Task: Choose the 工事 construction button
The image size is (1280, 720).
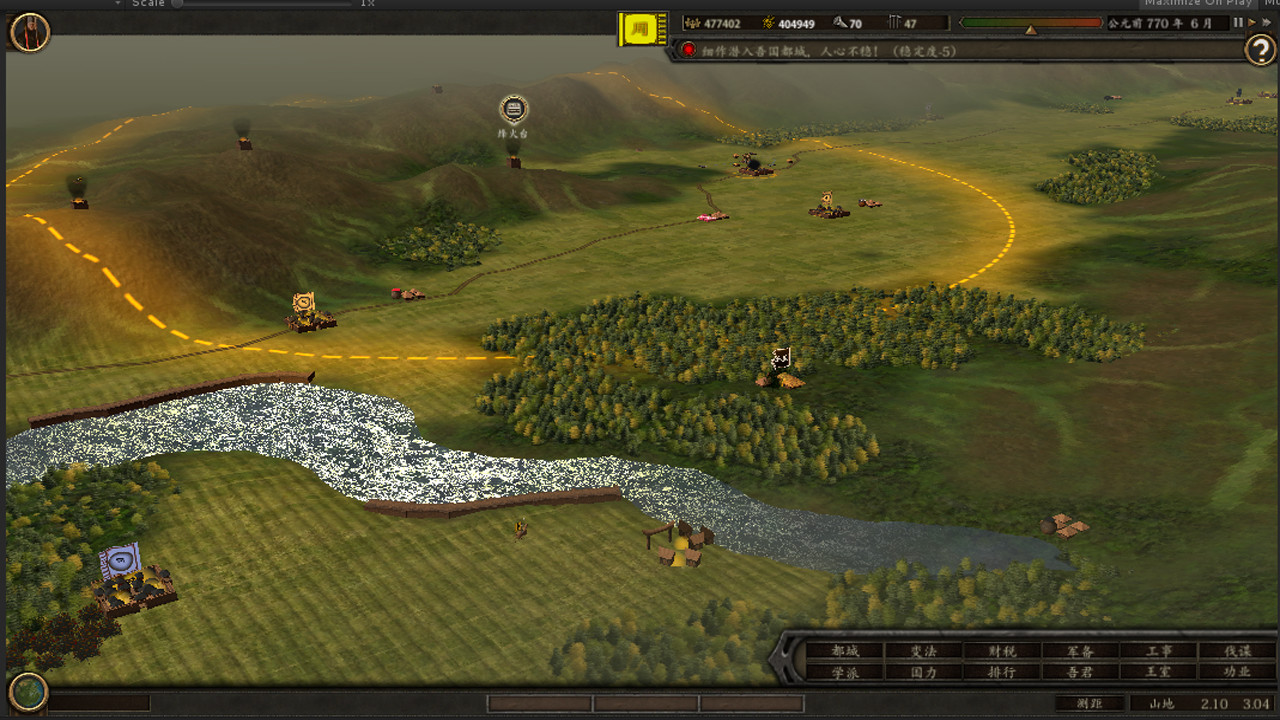Action: click(x=1158, y=651)
